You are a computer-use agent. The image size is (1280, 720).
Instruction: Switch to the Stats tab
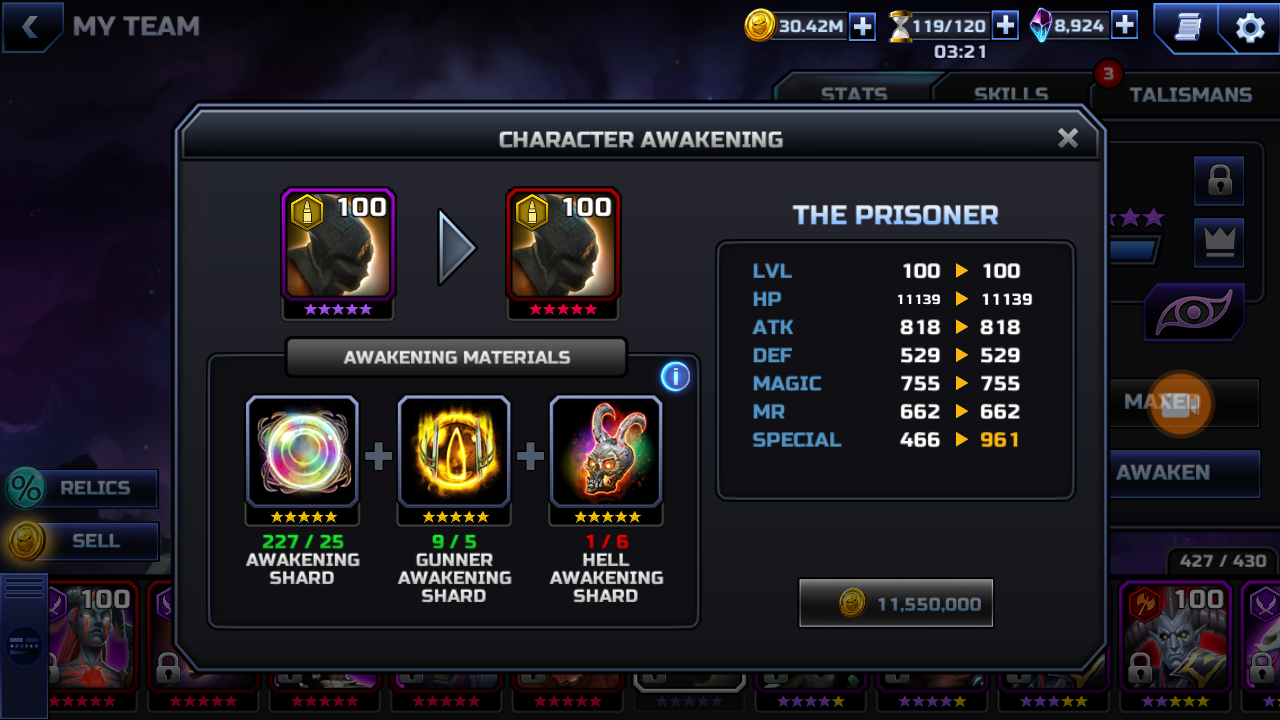coord(853,94)
